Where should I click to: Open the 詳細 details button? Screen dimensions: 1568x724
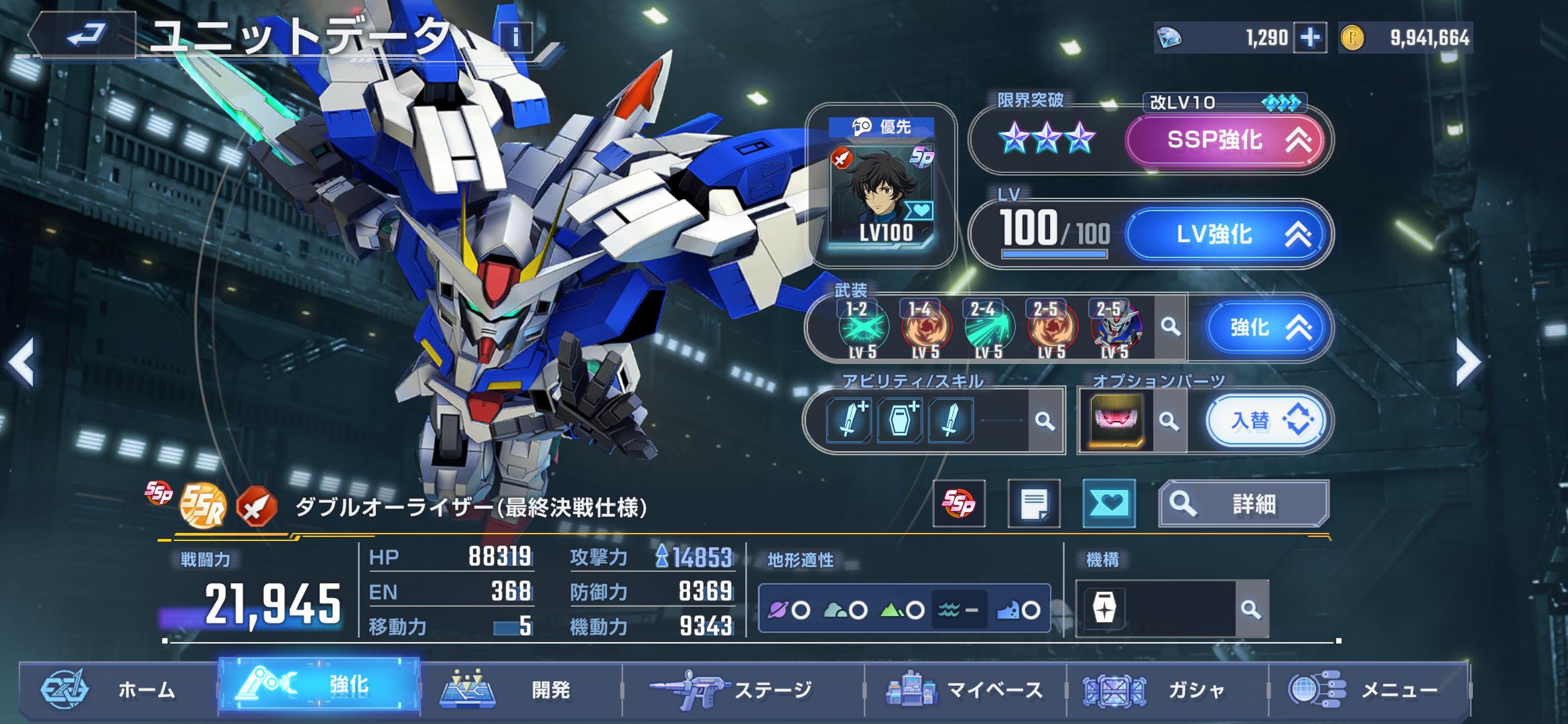(1244, 503)
